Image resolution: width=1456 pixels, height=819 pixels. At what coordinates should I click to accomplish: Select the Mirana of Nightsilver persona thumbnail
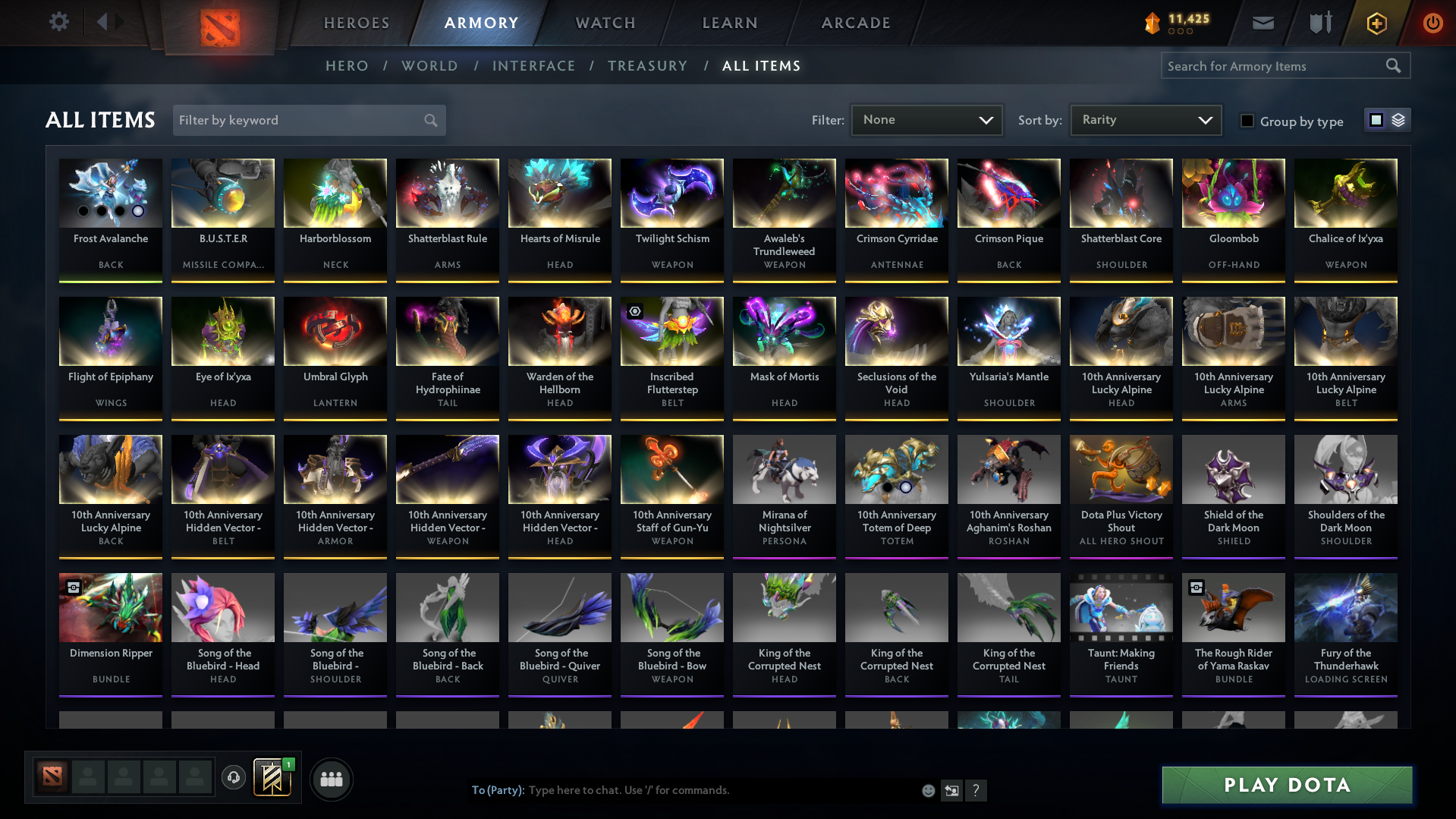(x=784, y=468)
